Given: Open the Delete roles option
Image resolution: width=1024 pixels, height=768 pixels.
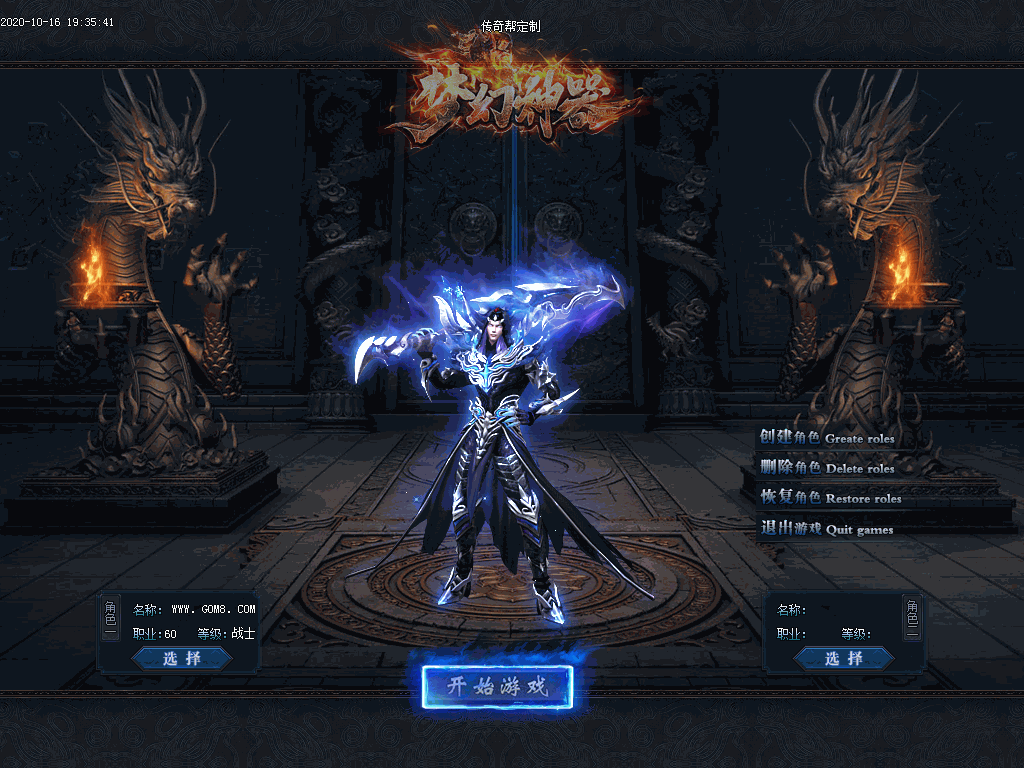Looking at the screenshot, I should [826, 468].
